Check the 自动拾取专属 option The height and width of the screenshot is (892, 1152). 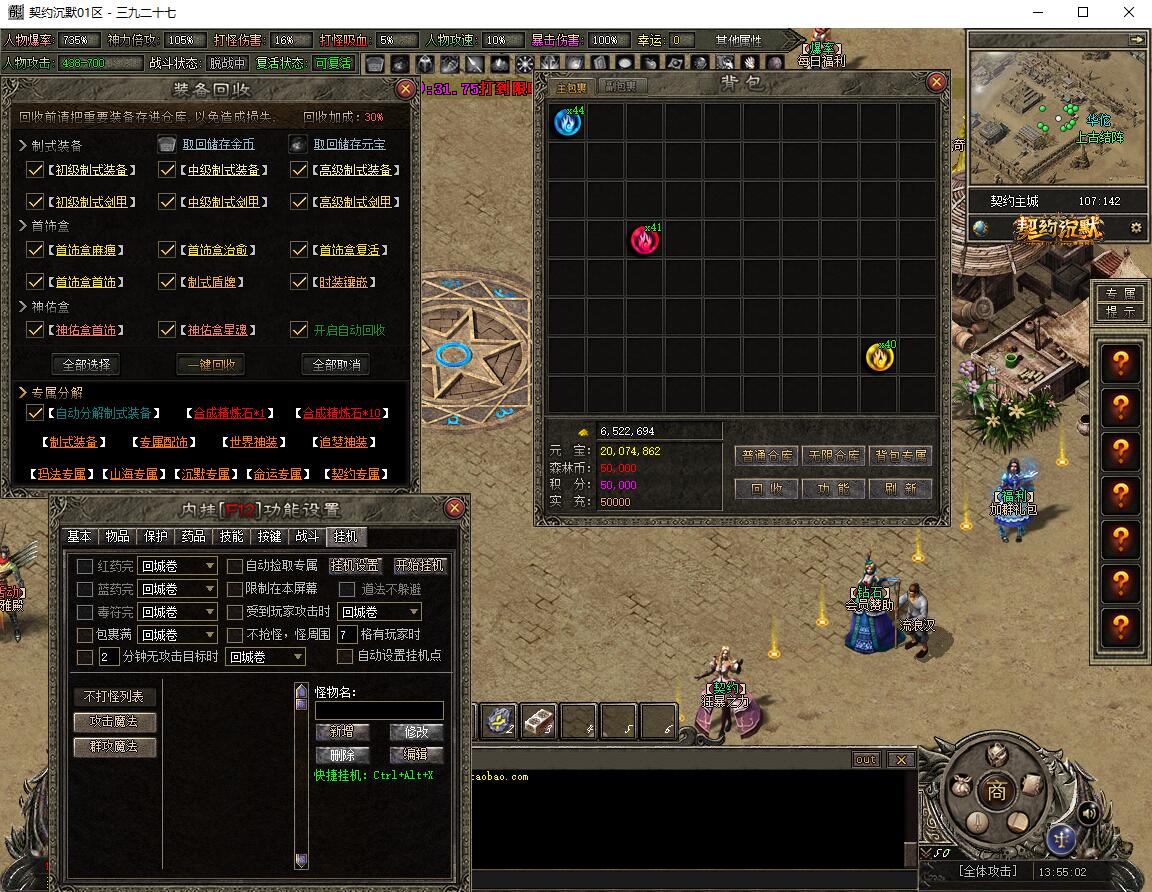tap(235, 566)
